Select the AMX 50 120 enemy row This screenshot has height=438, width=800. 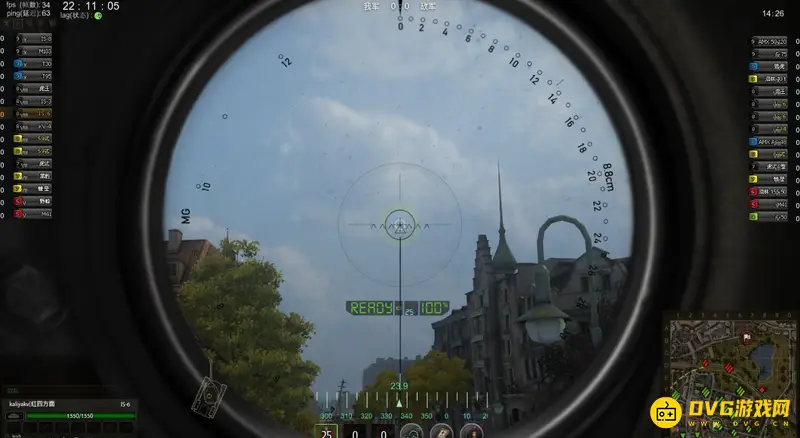[771, 39]
